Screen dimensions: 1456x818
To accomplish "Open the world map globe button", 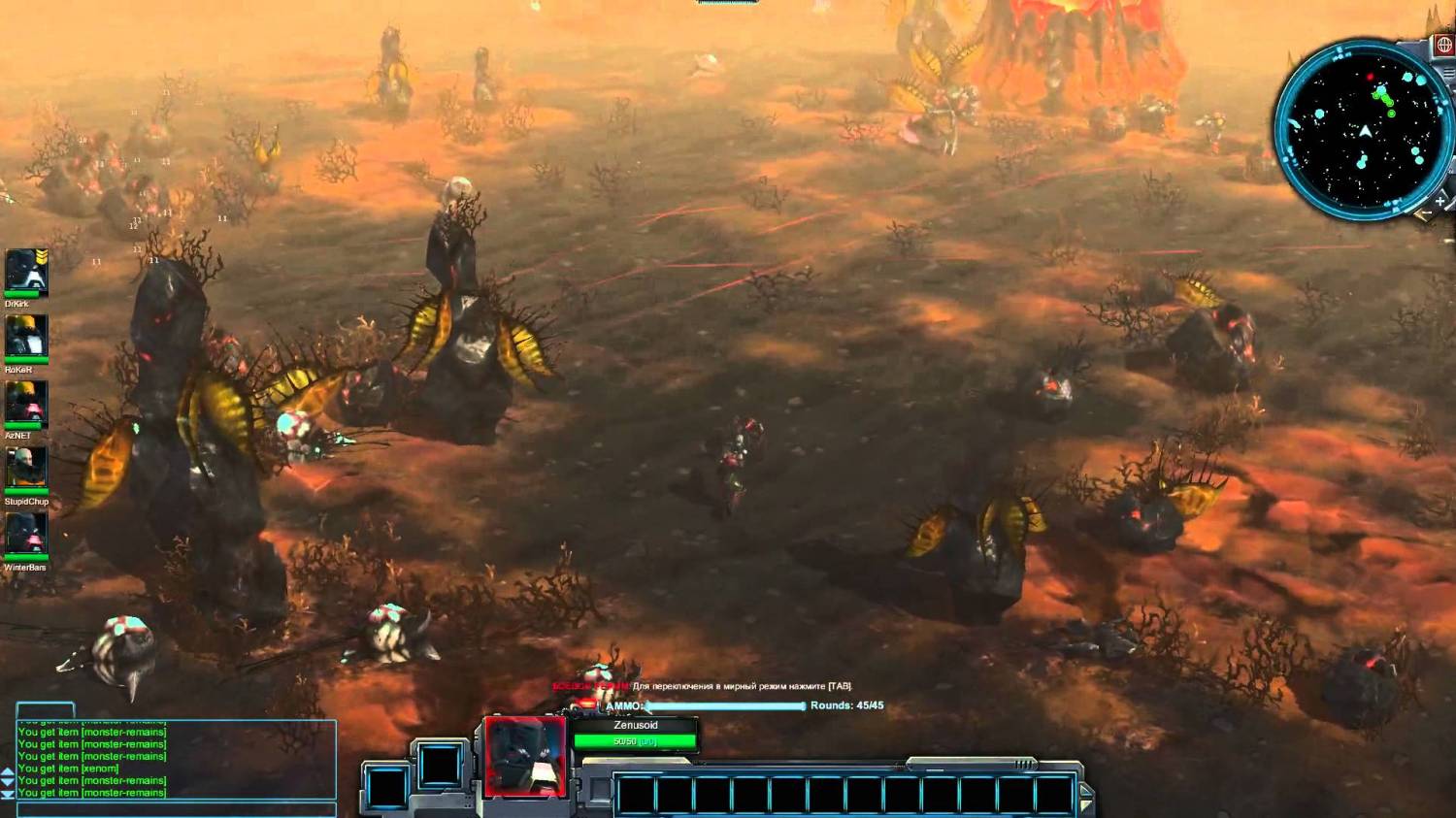I will point(1443,47).
